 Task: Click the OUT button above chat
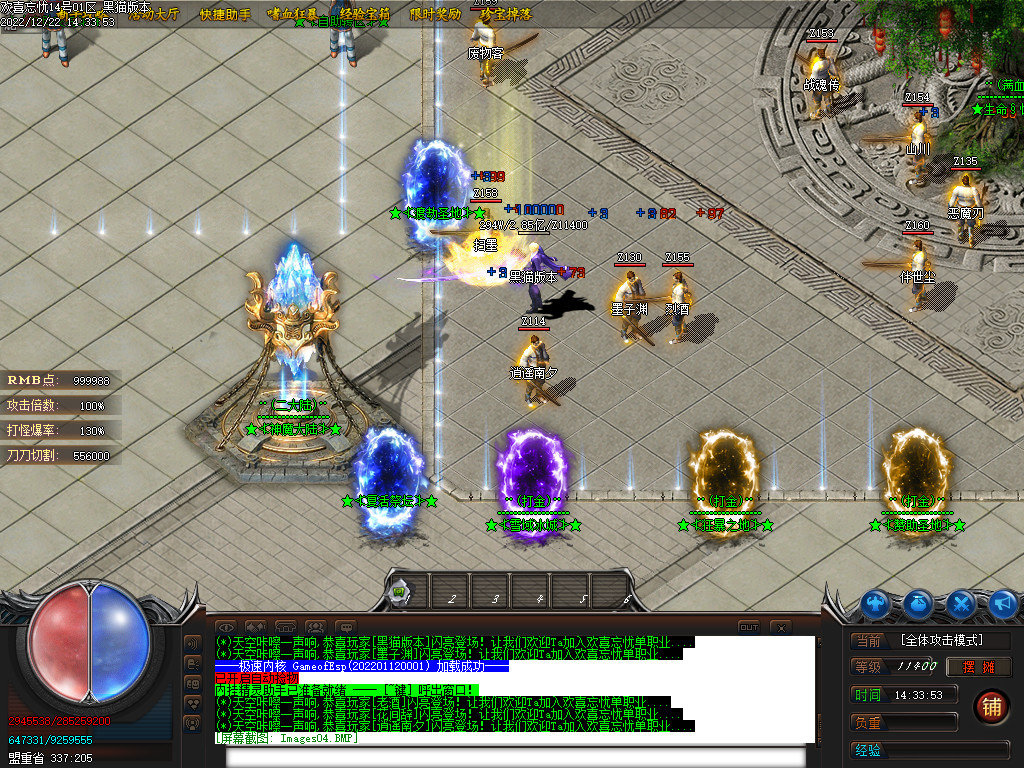[x=749, y=627]
